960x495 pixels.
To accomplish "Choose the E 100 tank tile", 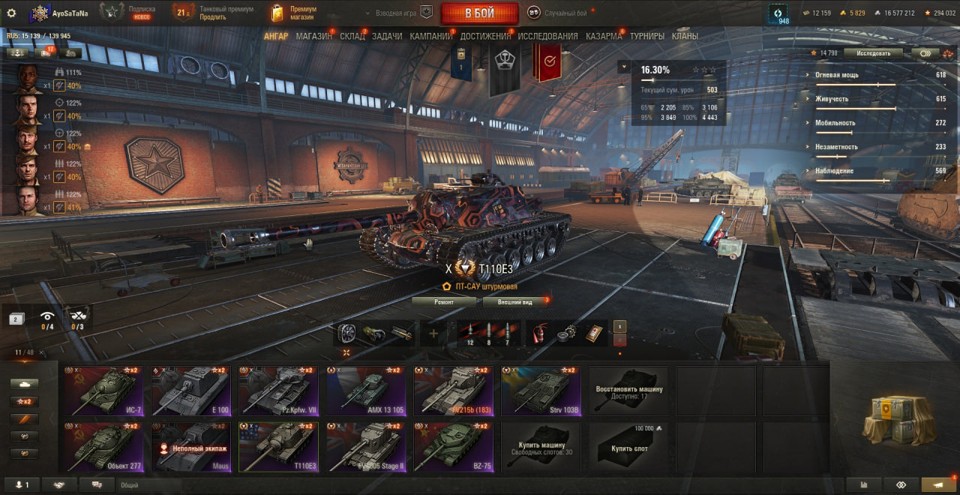I will [x=191, y=389].
